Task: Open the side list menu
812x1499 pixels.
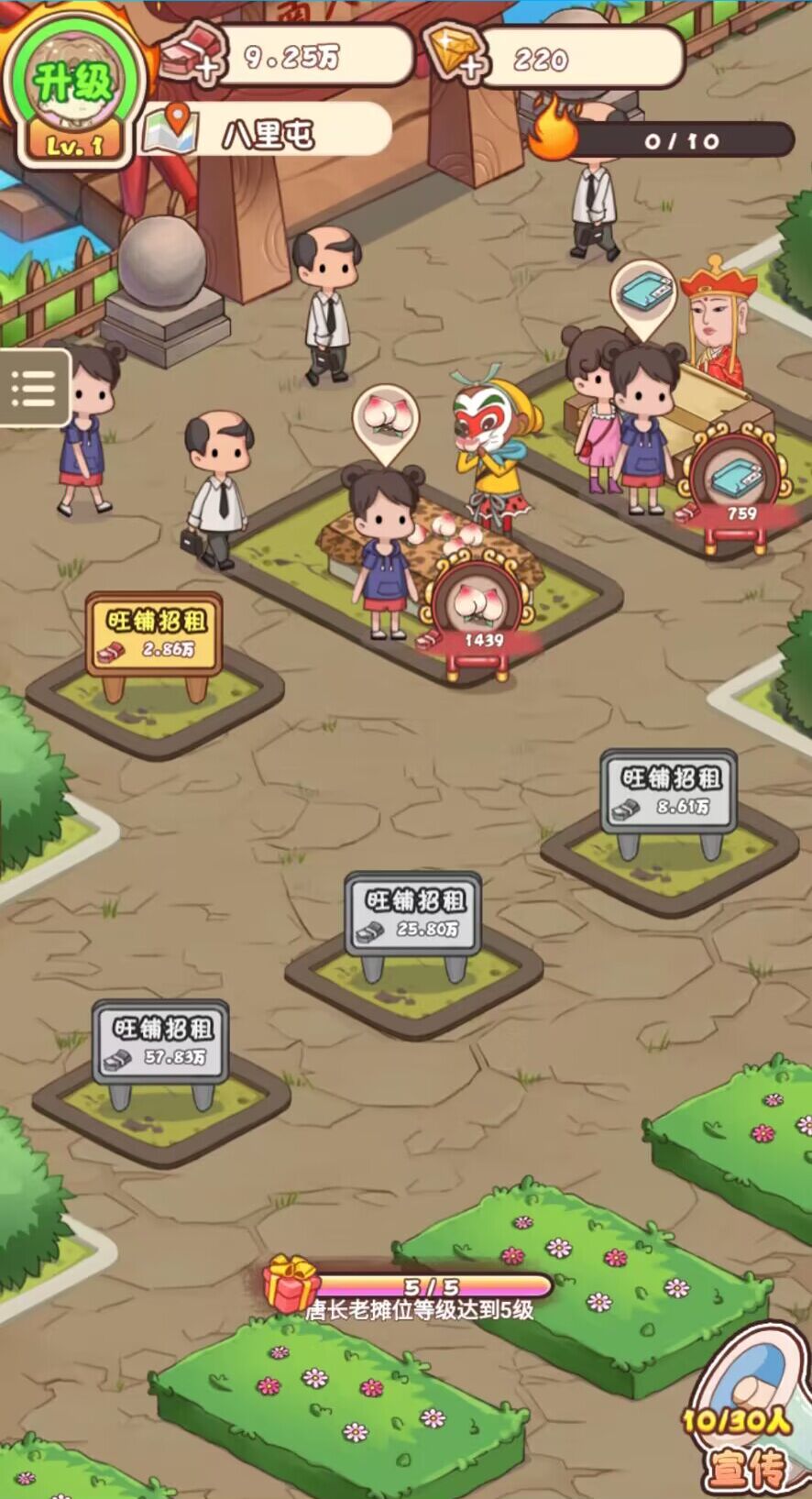Action: 33,388
